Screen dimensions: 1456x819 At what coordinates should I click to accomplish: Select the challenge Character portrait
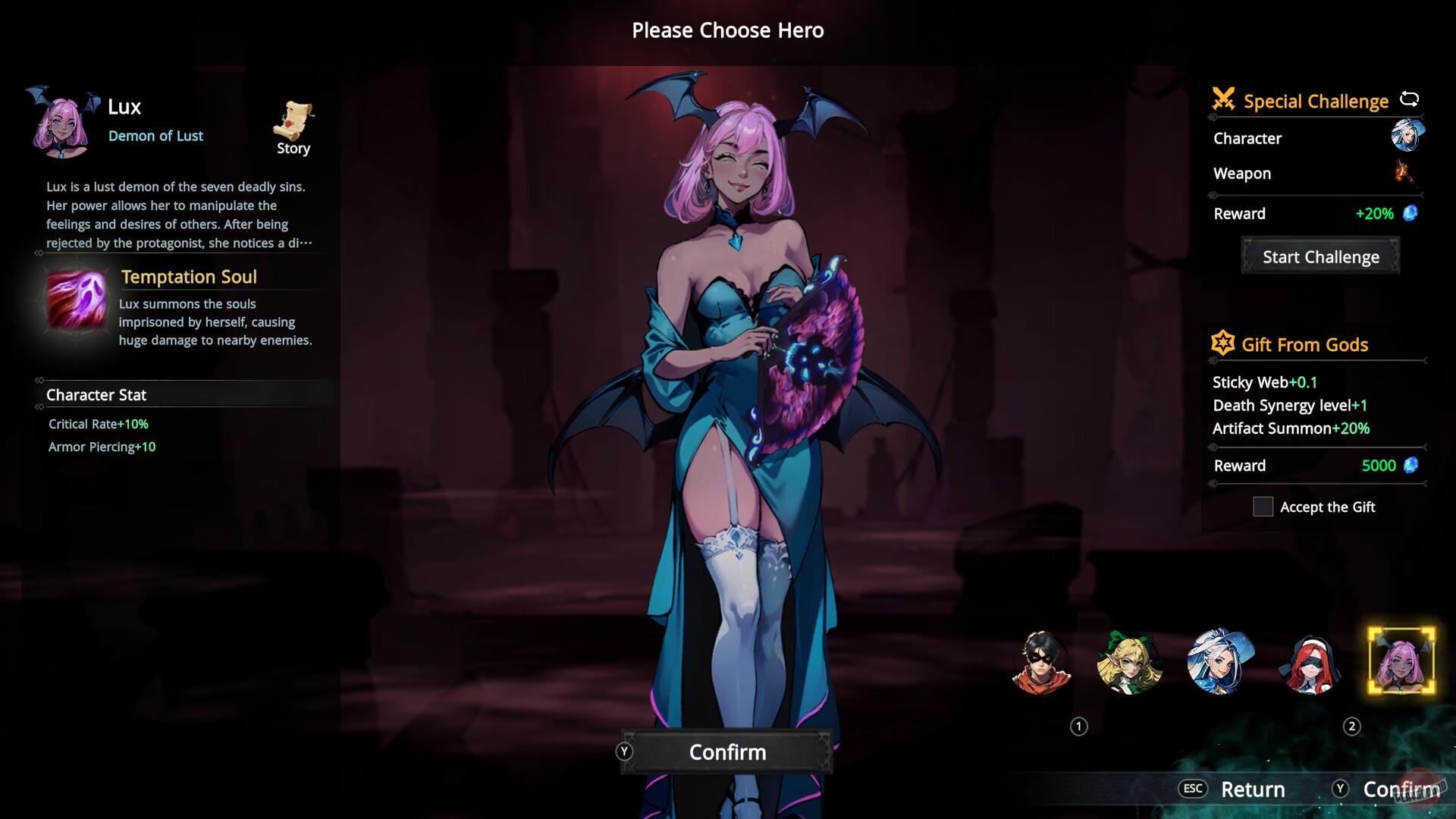(1408, 138)
